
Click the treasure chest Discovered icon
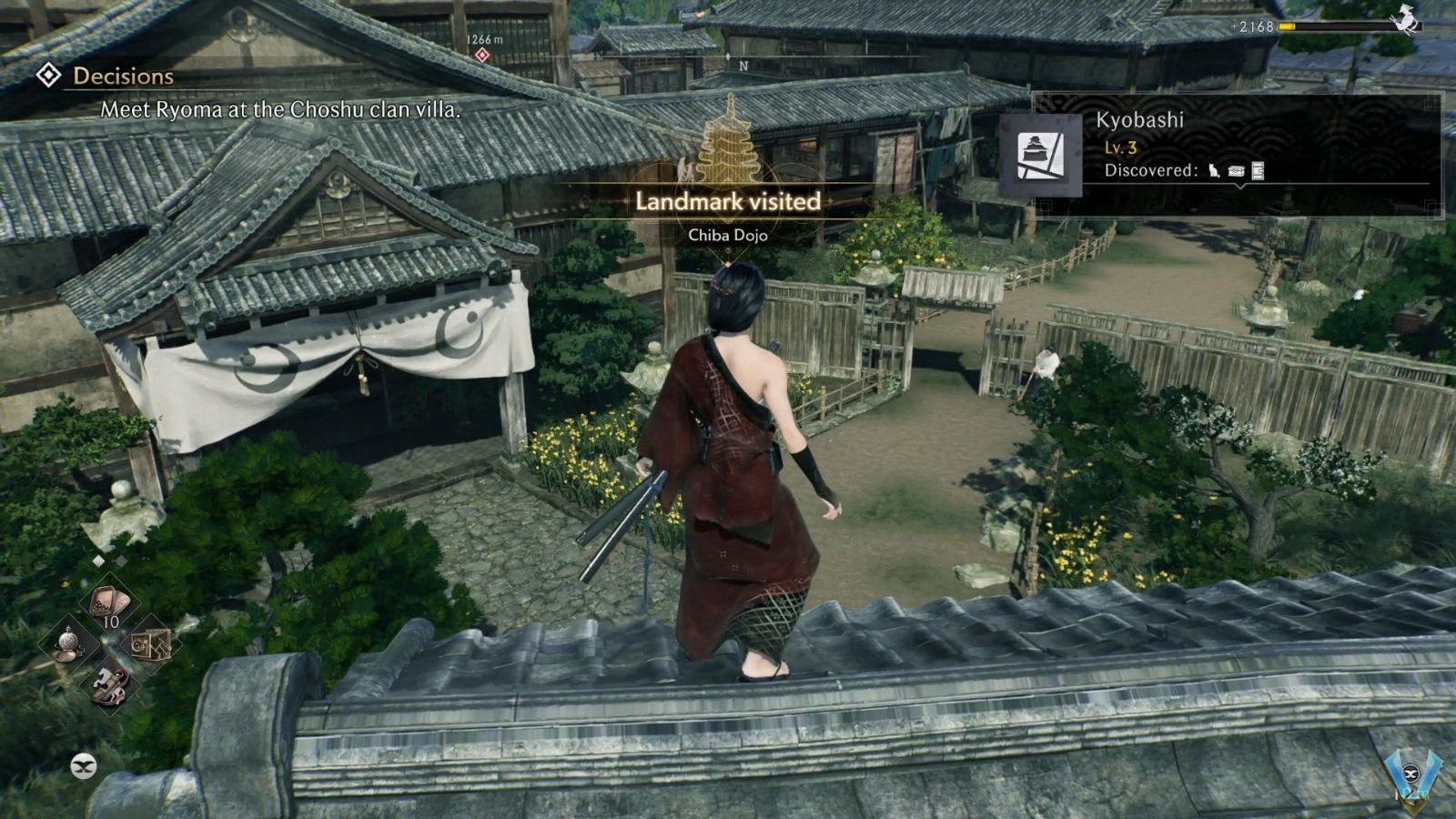1235,171
